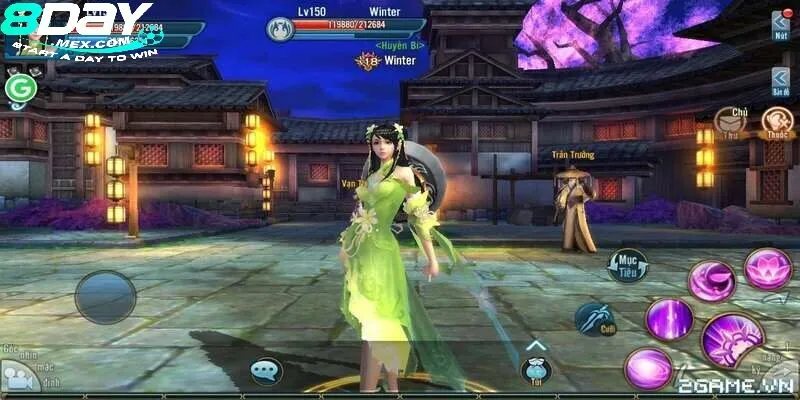The height and width of the screenshot is (400, 800).
Task: Select the Winter target portrait
Action: pos(281,29)
